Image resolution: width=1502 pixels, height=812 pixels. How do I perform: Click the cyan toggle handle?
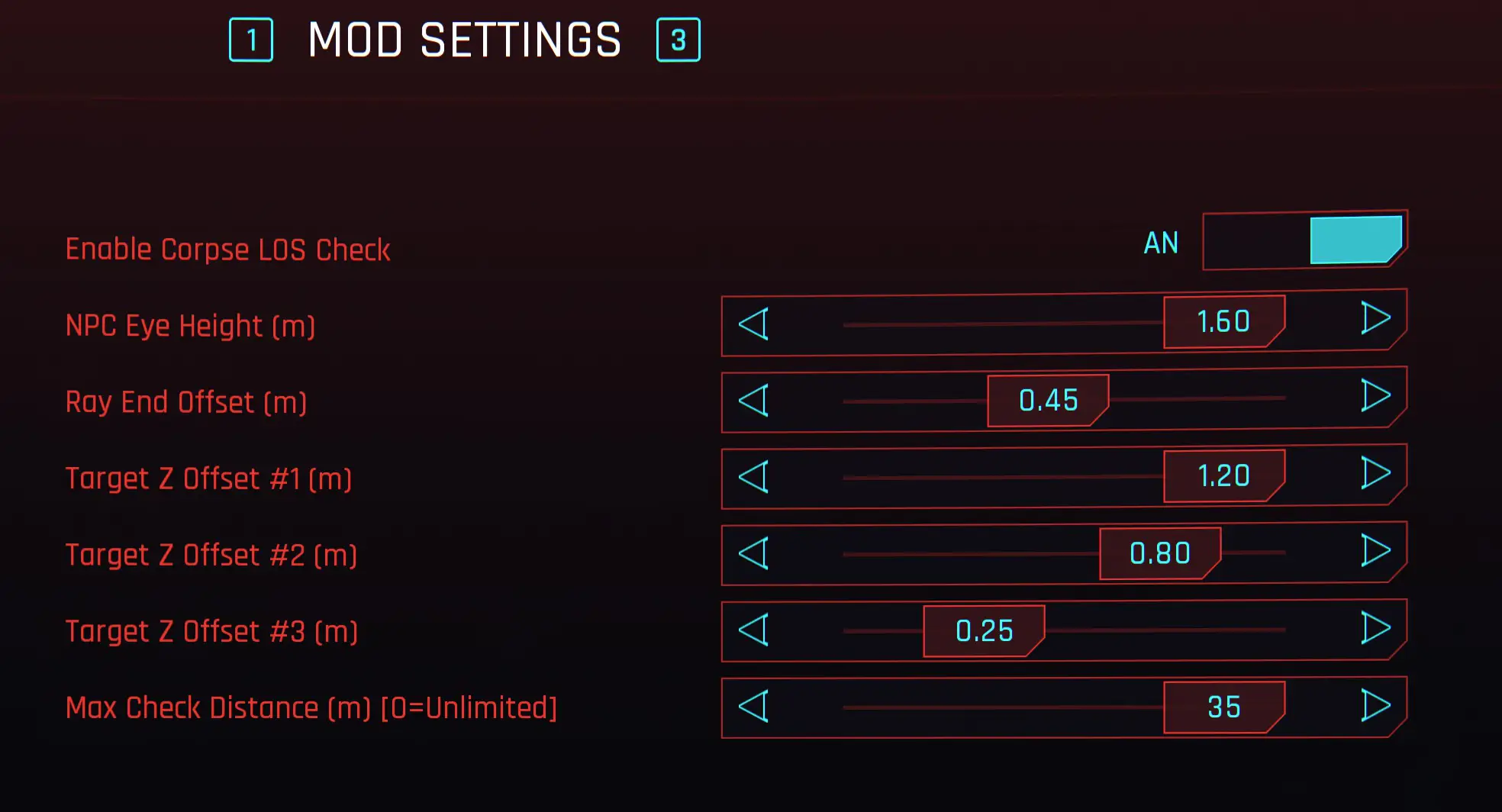pyautogui.click(x=1355, y=241)
